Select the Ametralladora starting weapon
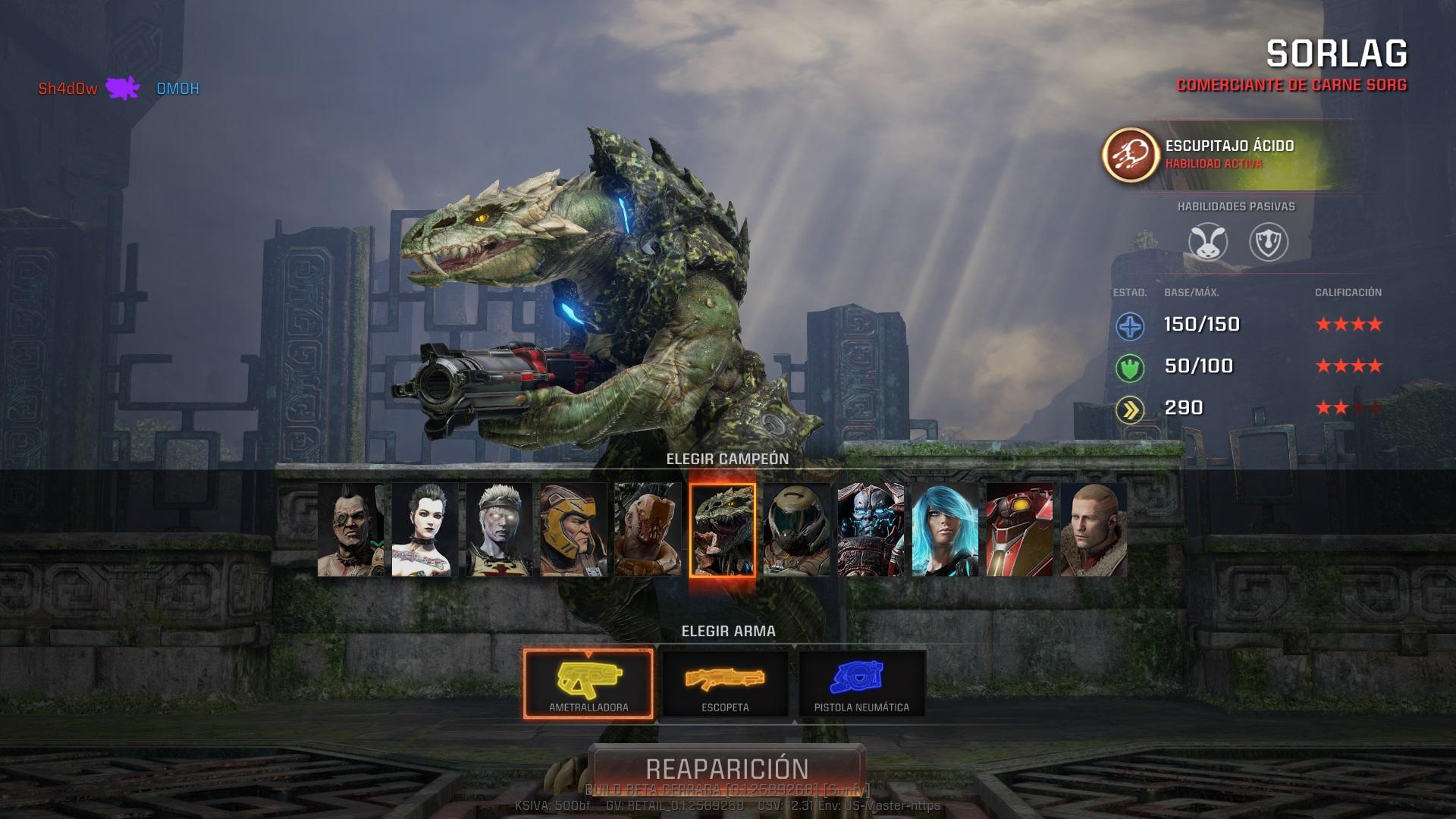The width and height of the screenshot is (1456, 819). [x=588, y=684]
